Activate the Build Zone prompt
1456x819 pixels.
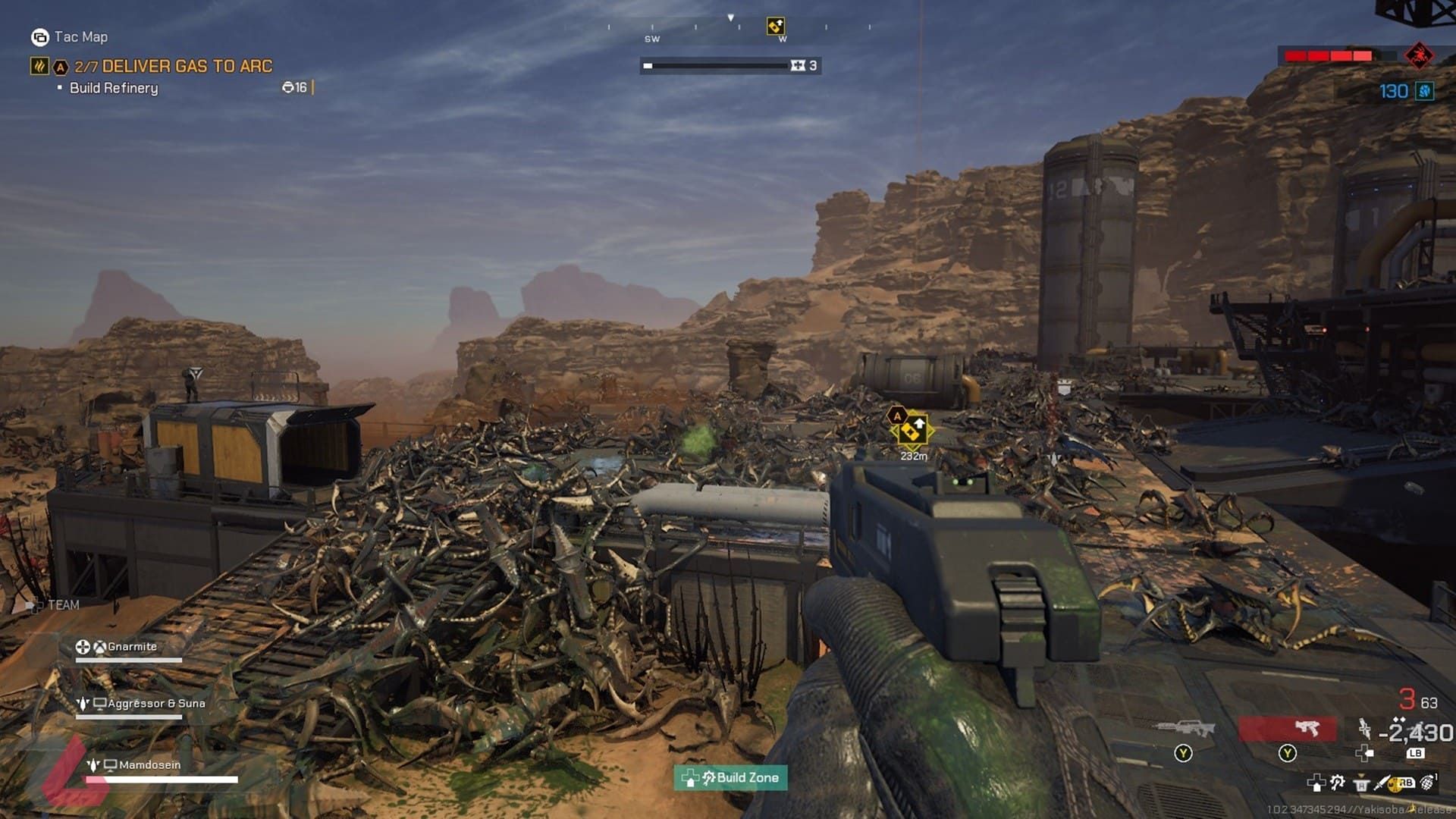(x=731, y=778)
